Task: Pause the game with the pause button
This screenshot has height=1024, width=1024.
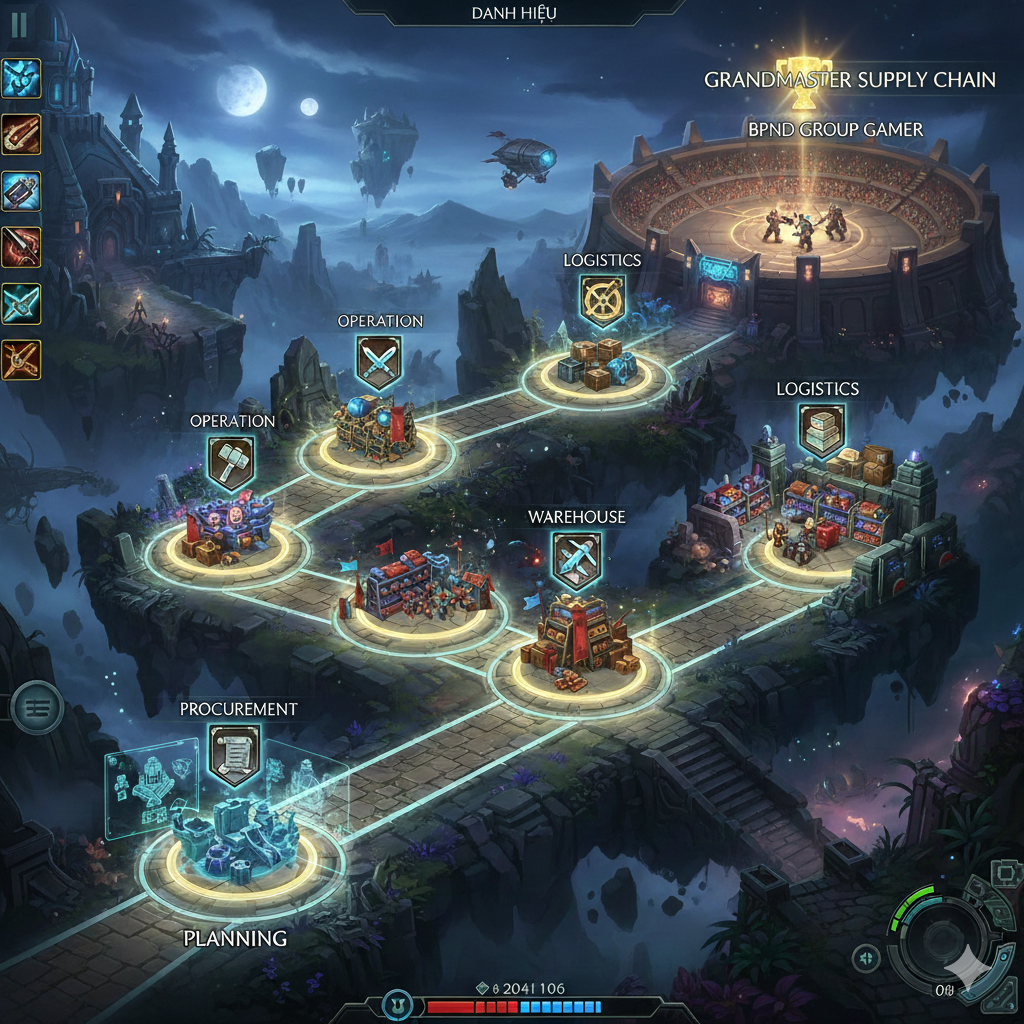Action: (x=19, y=26)
